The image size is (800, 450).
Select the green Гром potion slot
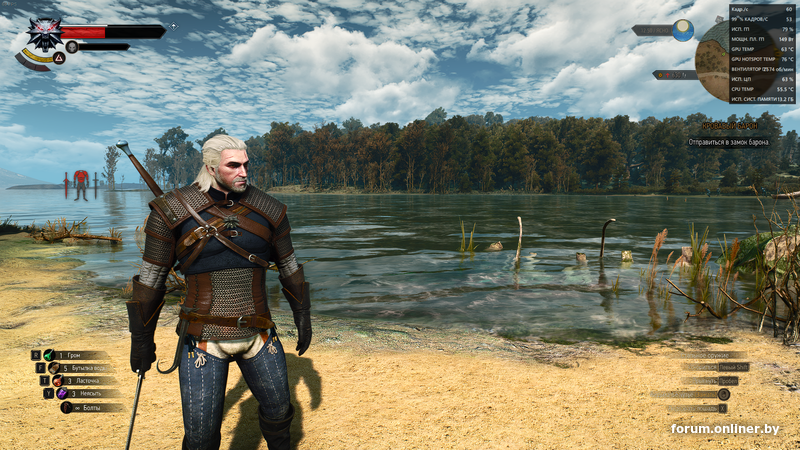(48, 355)
